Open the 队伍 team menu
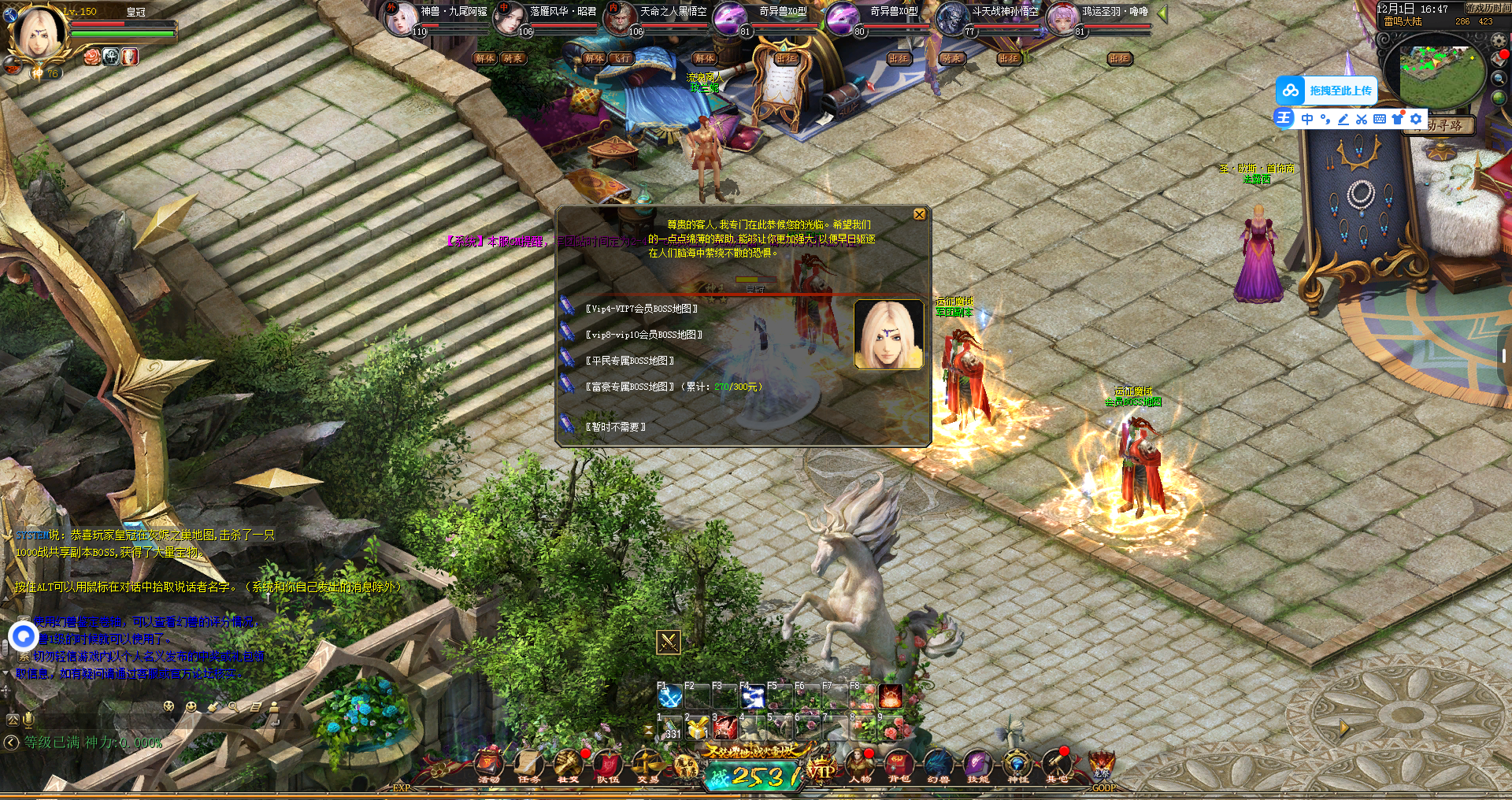1512x800 pixels. point(608,765)
